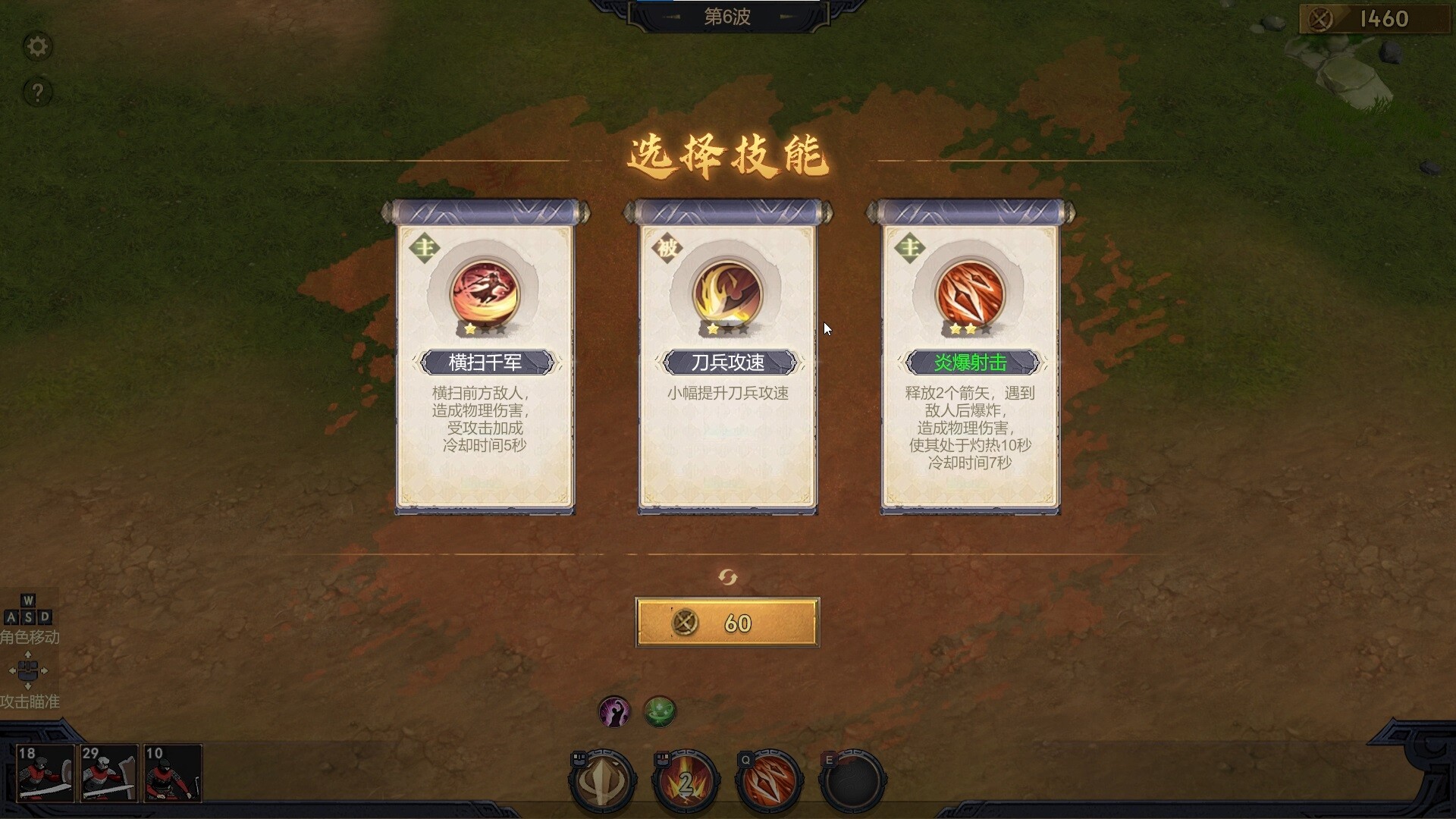Activate the left-click weapon skill in hotbar
The width and height of the screenshot is (1456, 819).
point(601,780)
